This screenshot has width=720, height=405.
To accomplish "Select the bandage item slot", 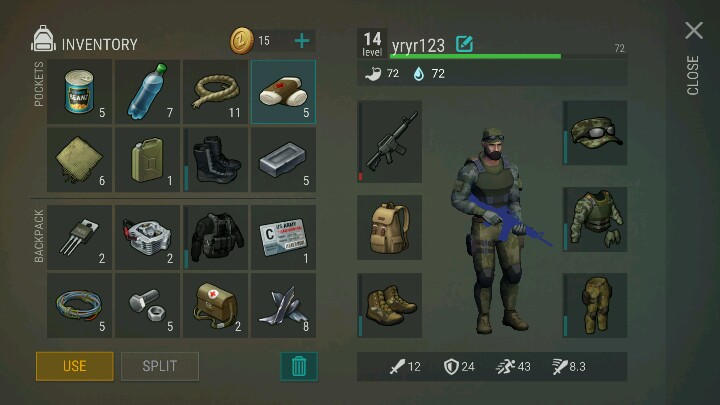I will [283, 93].
